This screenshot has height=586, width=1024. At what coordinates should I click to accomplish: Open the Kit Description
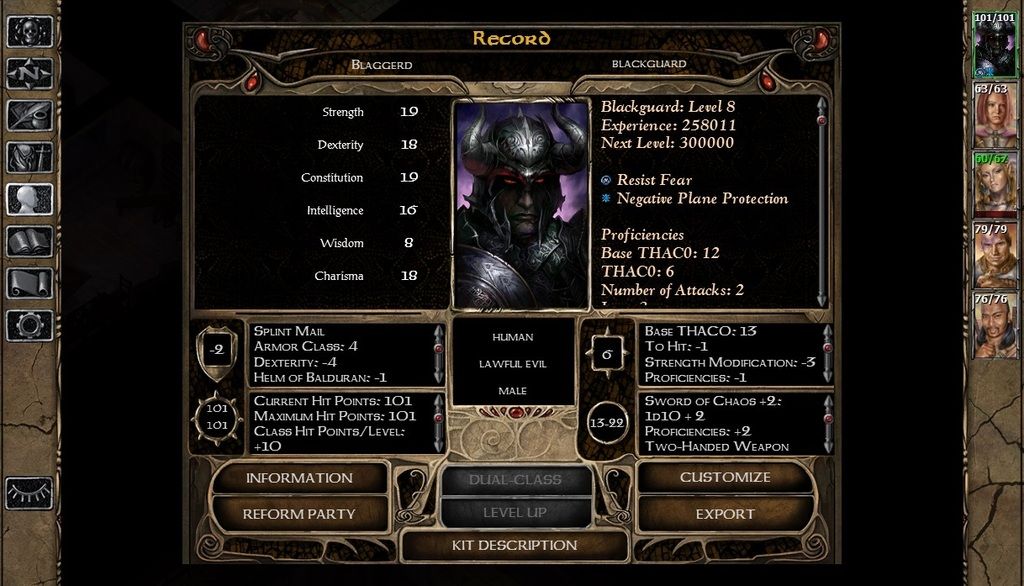(x=514, y=546)
